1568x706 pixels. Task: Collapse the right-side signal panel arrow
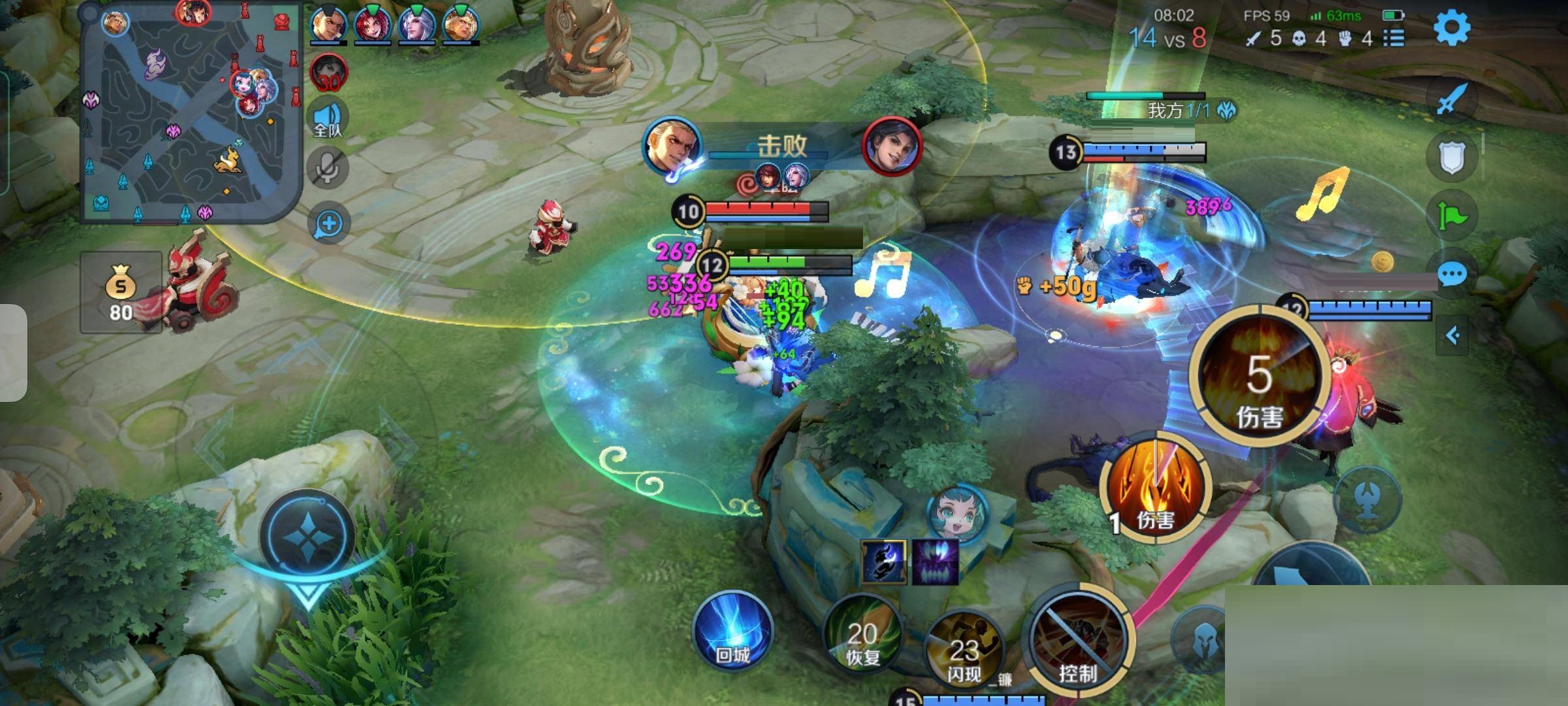pyautogui.click(x=1452, y=336)
